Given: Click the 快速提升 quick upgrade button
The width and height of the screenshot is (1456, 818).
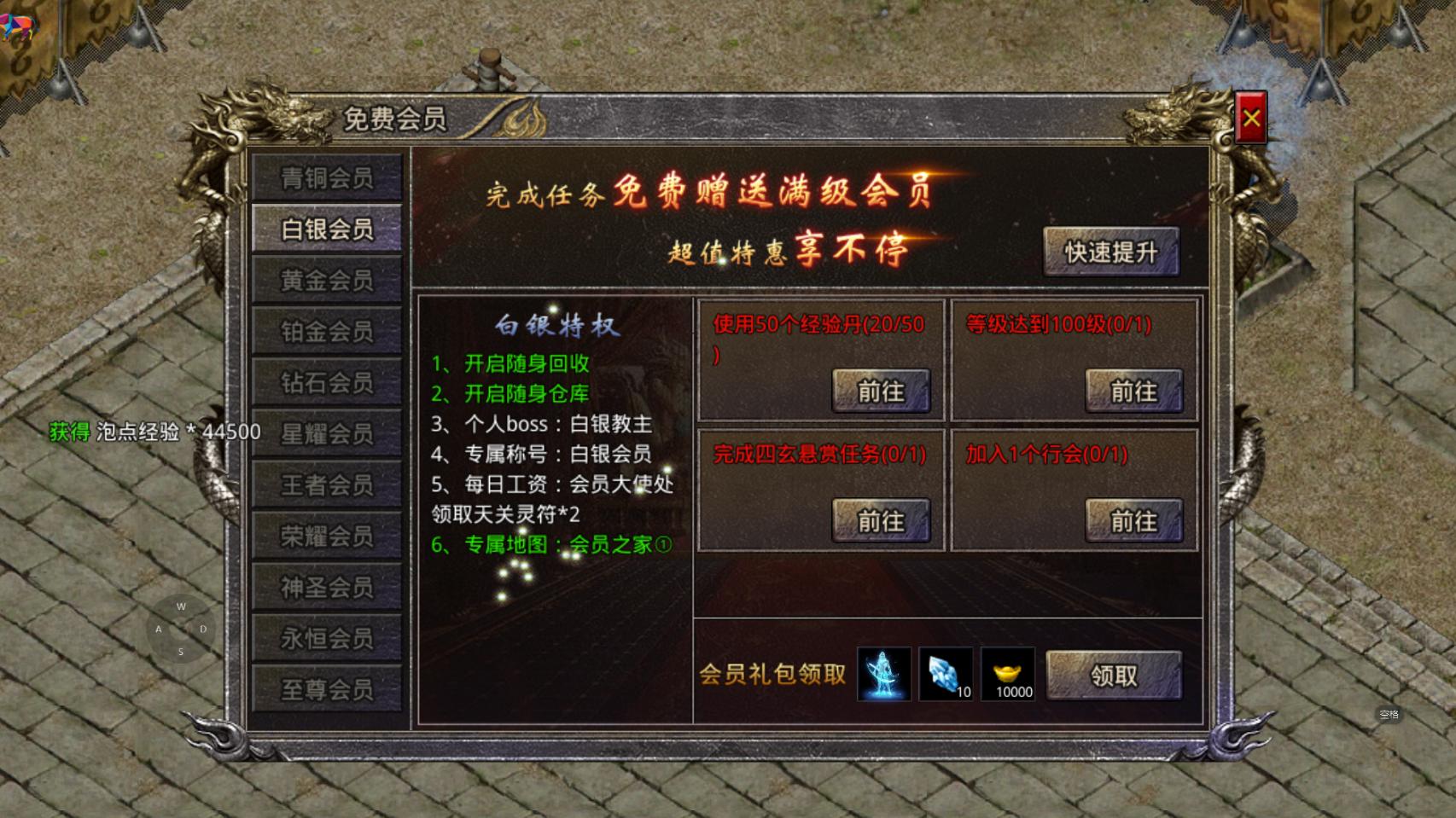Looking at the screenshot, I should point(1111,252).
